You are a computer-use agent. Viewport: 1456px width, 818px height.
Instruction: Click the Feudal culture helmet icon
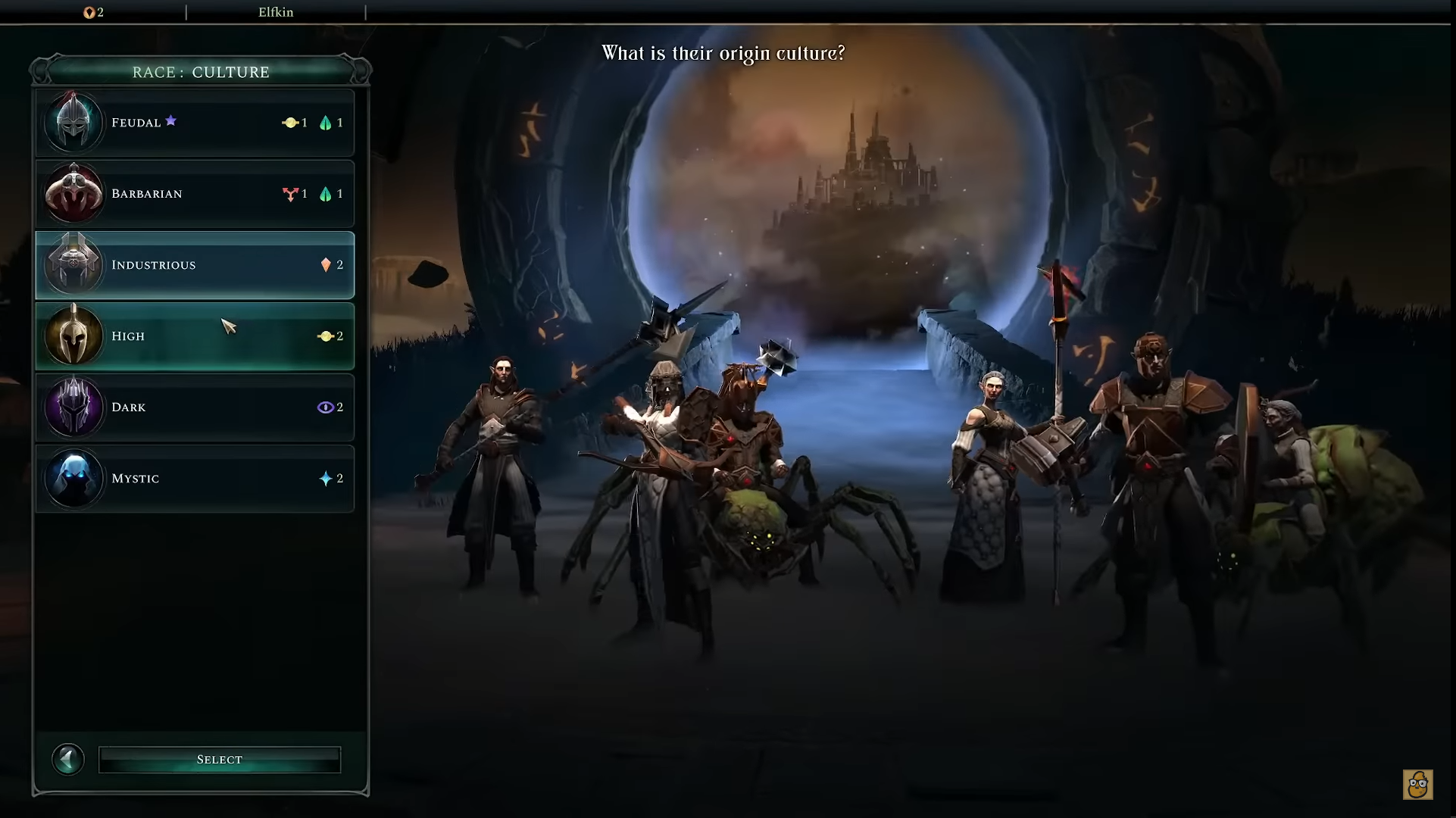click(74, 122)
